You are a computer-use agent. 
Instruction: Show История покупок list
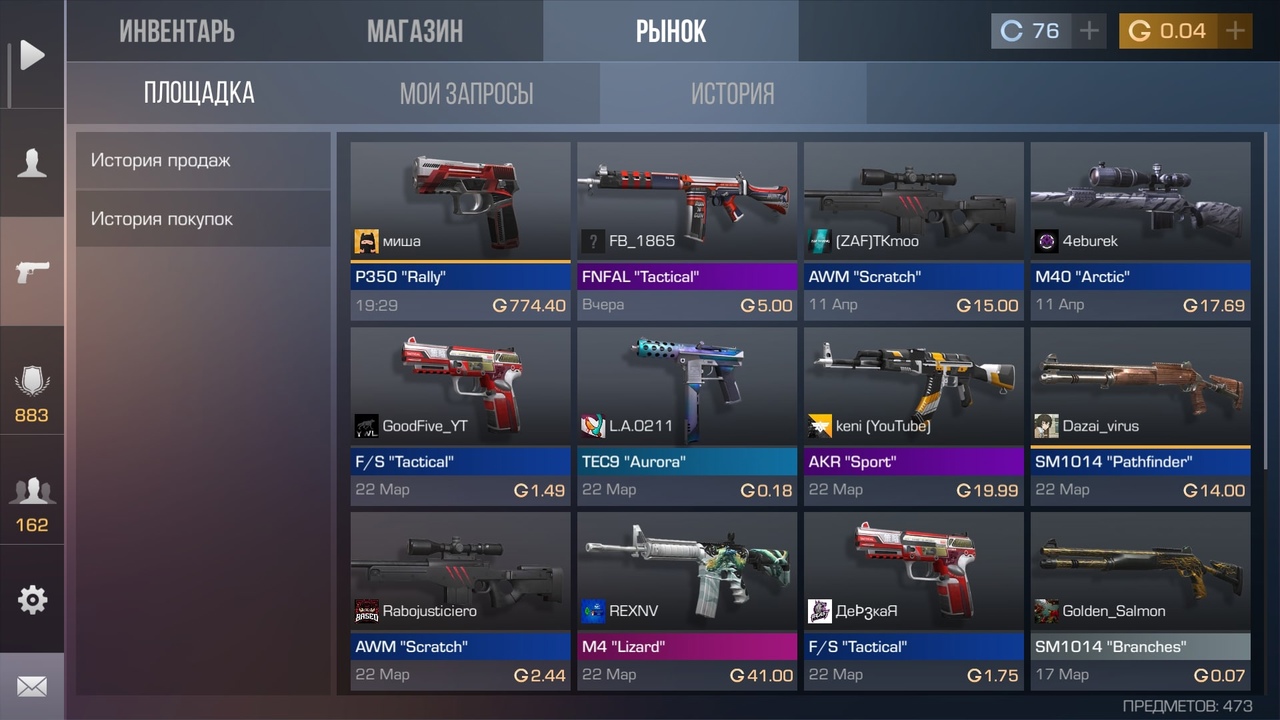coord(203,219)
